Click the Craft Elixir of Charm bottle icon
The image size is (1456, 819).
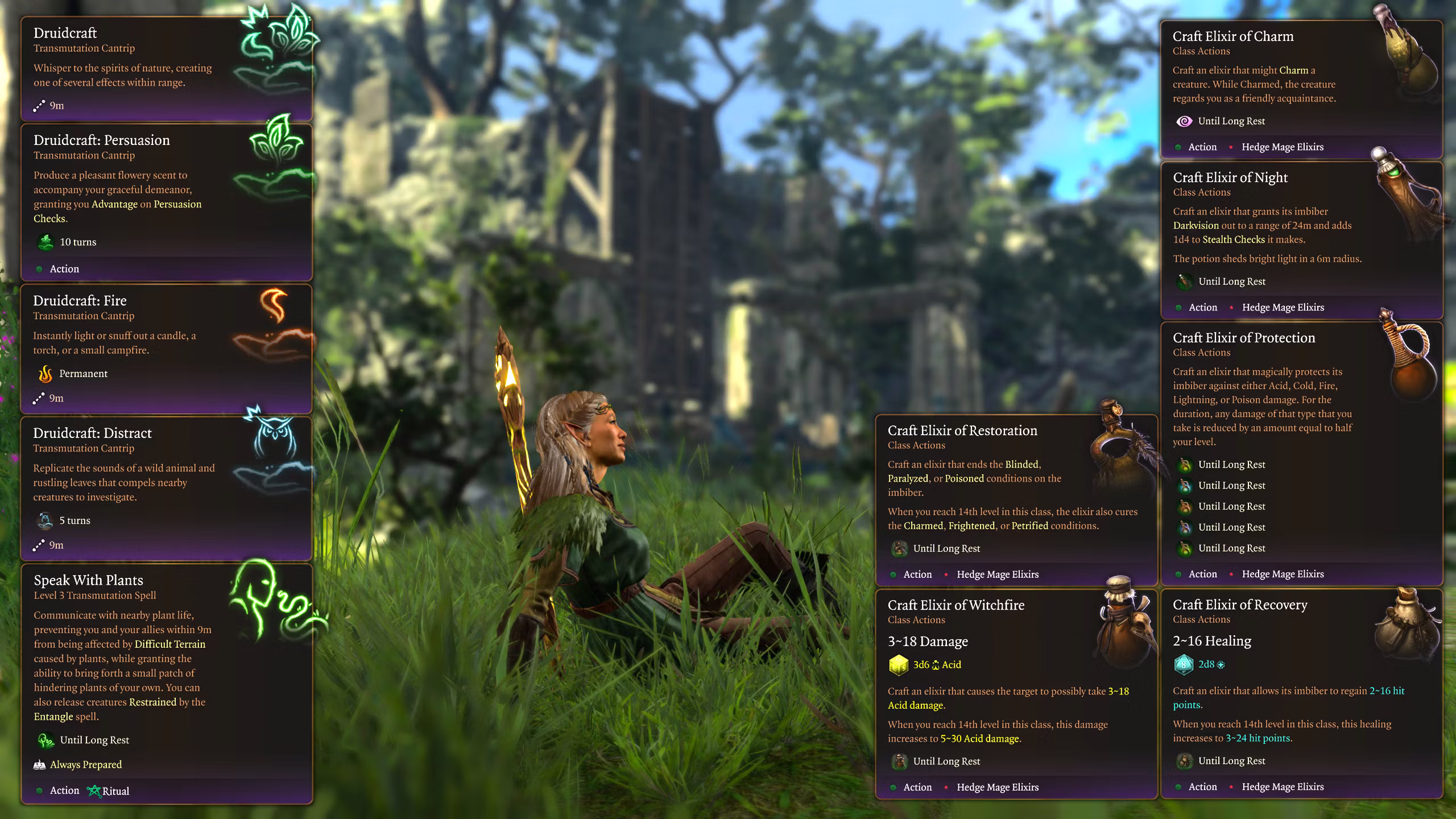point(1409,57)
